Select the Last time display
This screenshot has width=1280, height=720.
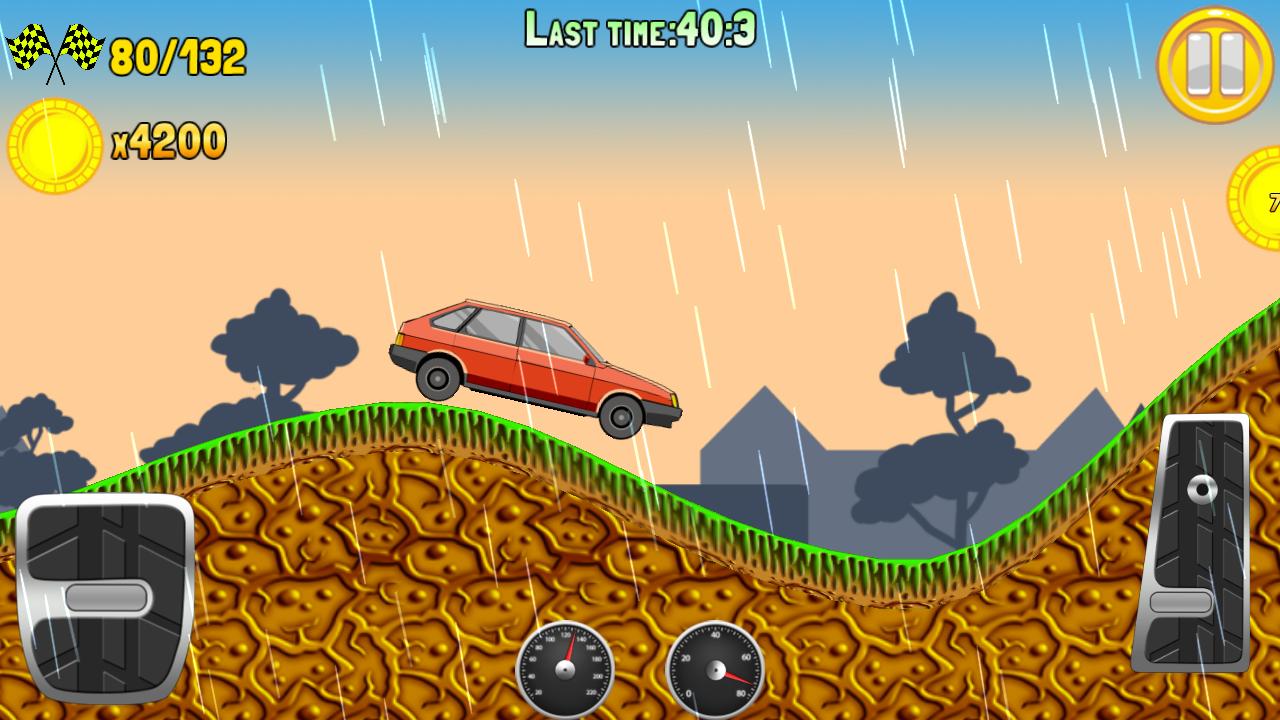pos(640,25)
